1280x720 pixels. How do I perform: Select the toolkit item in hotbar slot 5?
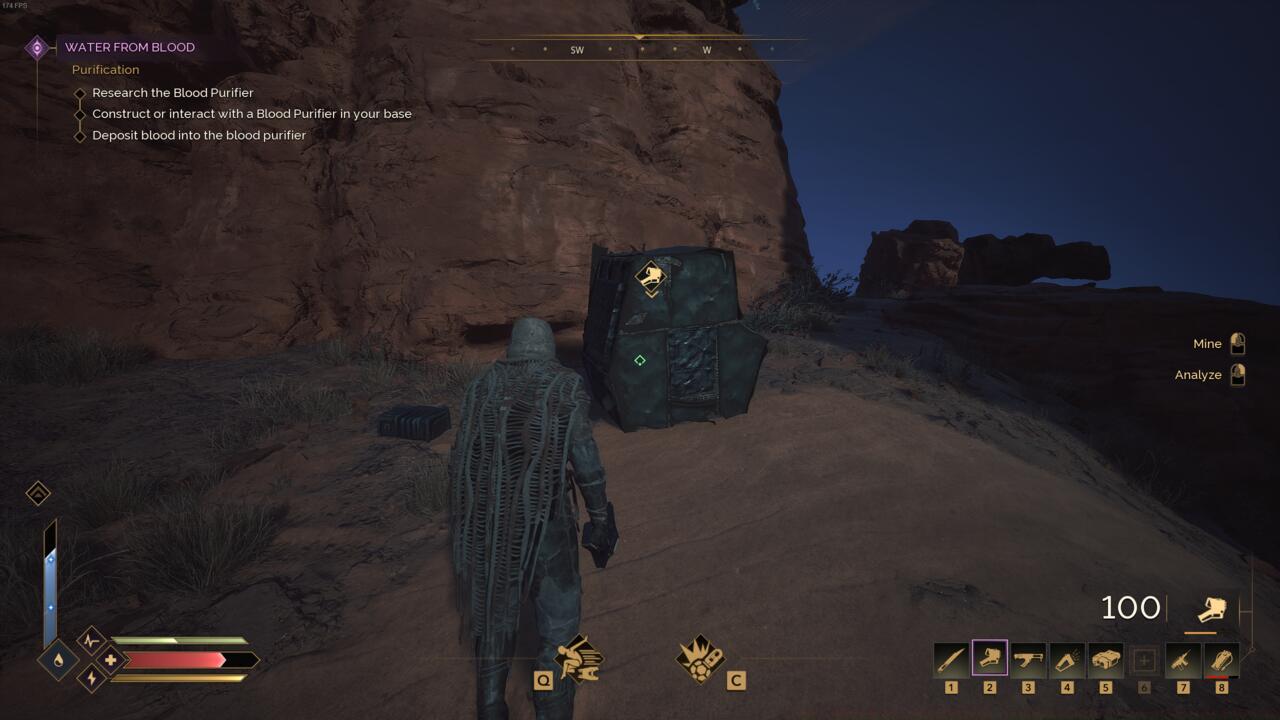tap(1105, 660)
